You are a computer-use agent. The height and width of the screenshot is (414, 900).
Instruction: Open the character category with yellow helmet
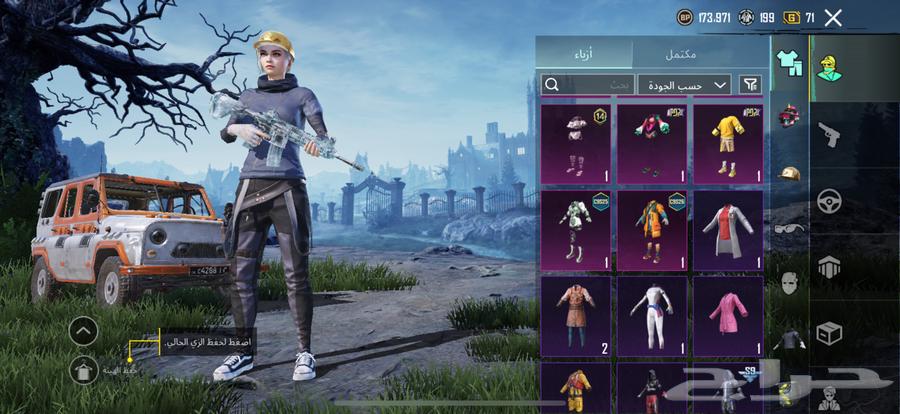pyautogui.click(x=829, y=68)
